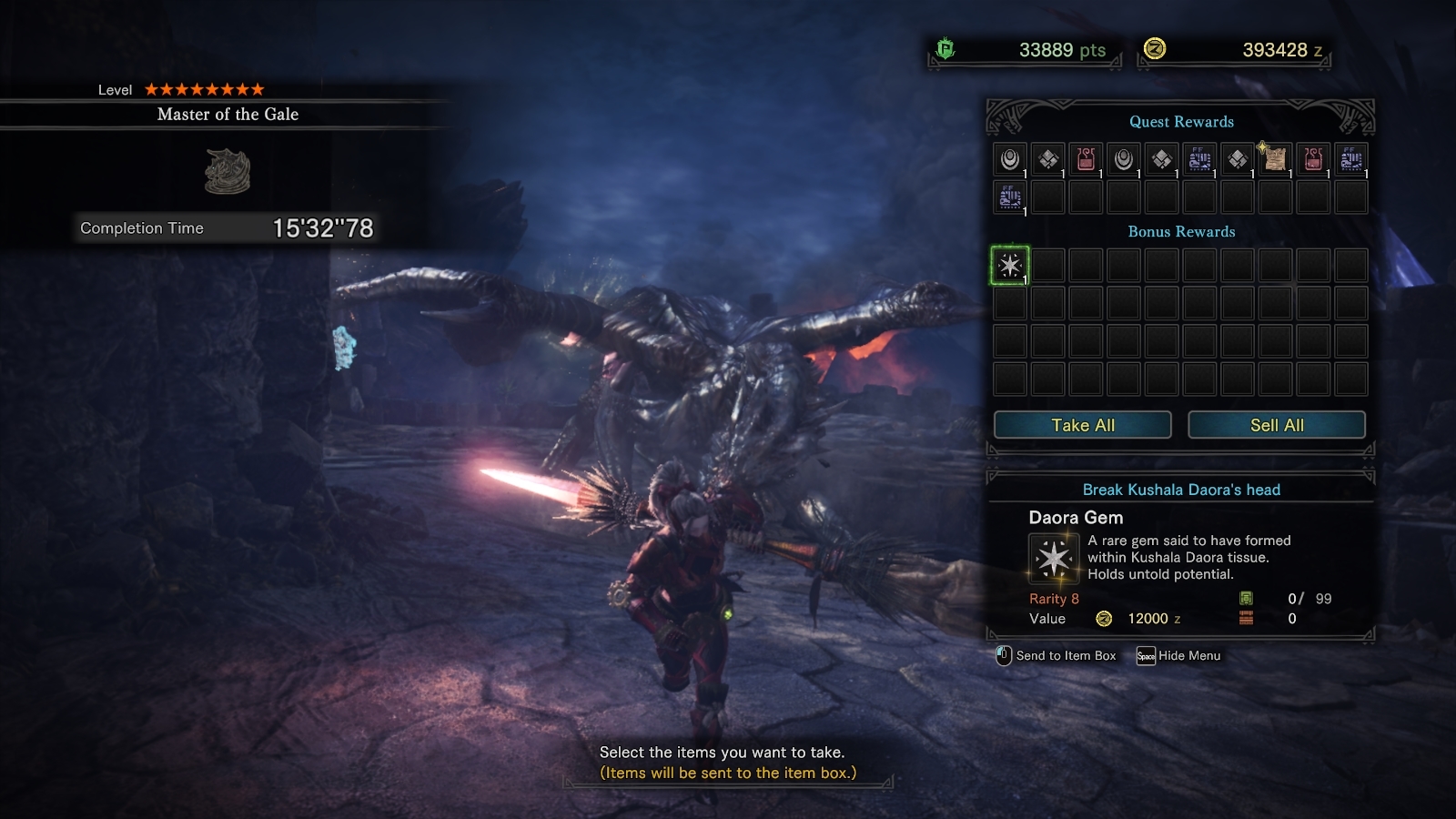Viewport: 1456px width, 819px height.
Task: Choose the Sell All button
Action: (1276, 425)
